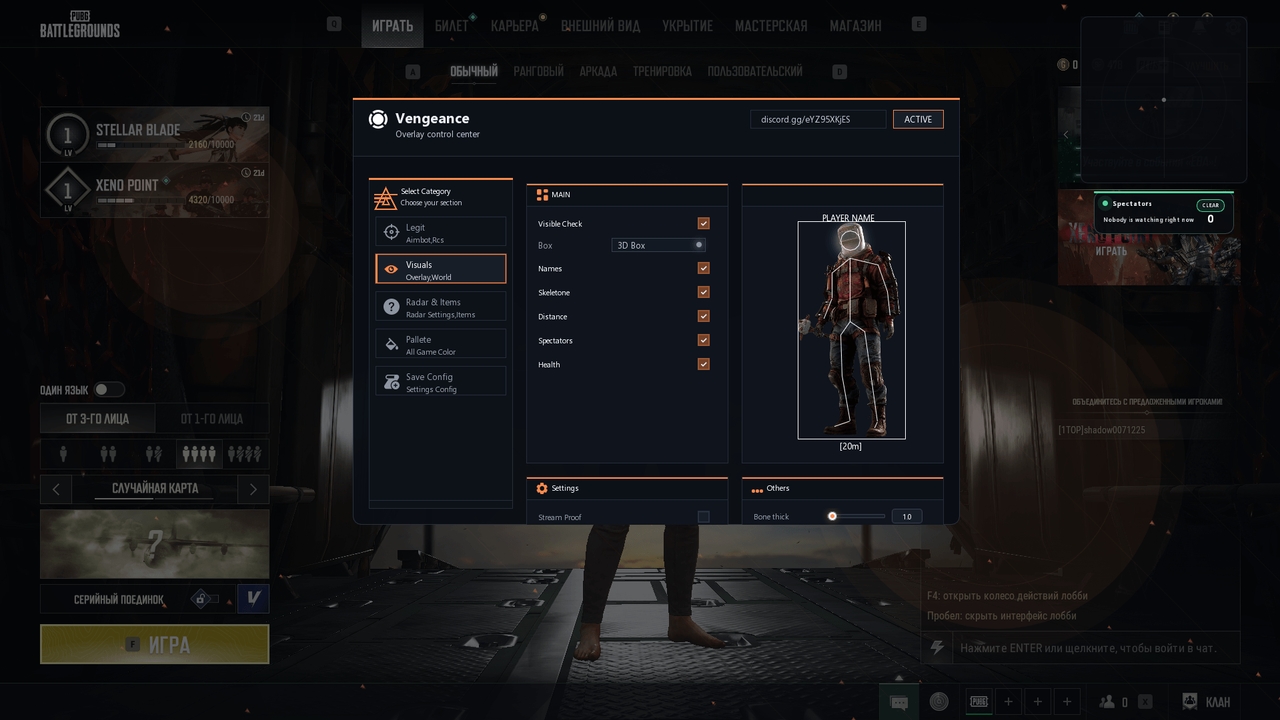Enable the Stream Proof checkbox
The height and width of the screenshot is (720, 1280).
704,517
